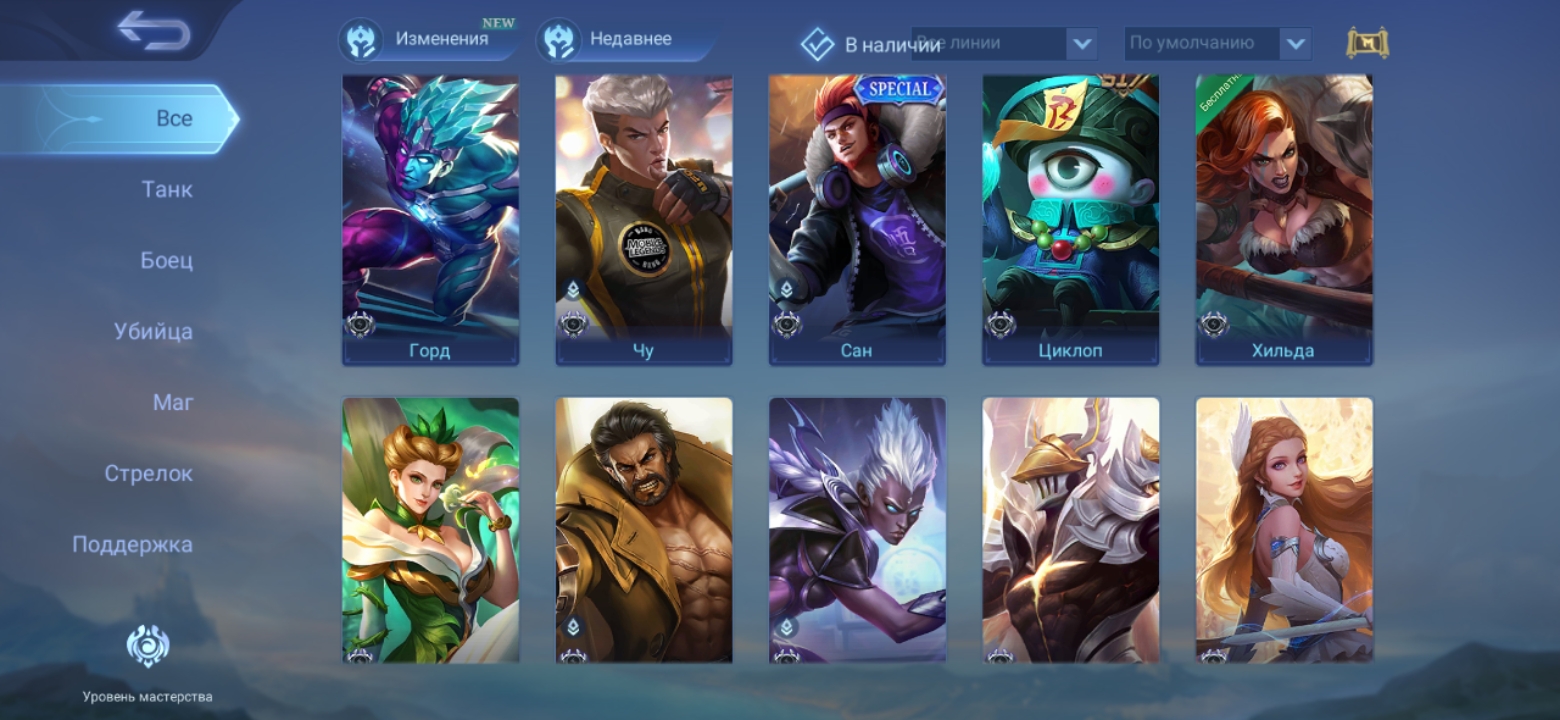Select the Все category tab
The image size is (1560, 720).
[x=173, y=118]
